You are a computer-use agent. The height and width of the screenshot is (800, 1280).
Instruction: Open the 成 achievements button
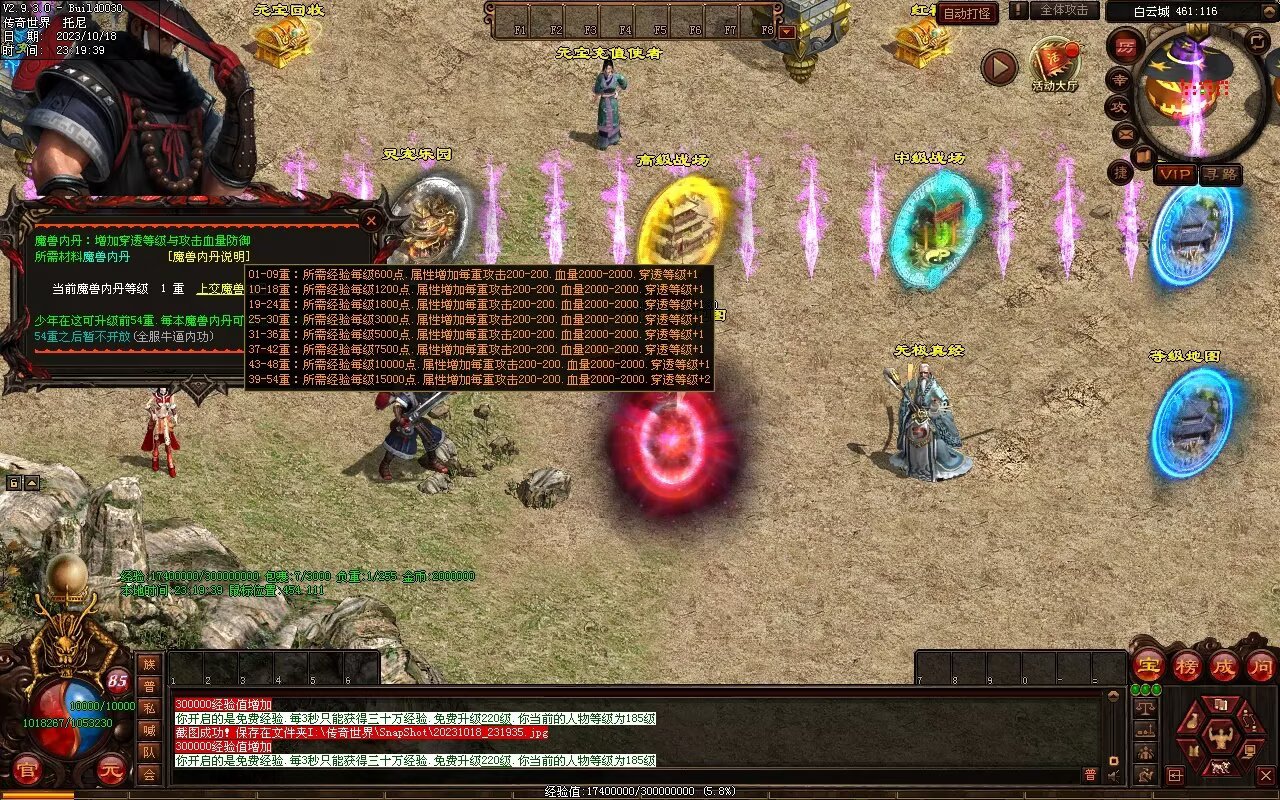click(x=1223, y=665)
